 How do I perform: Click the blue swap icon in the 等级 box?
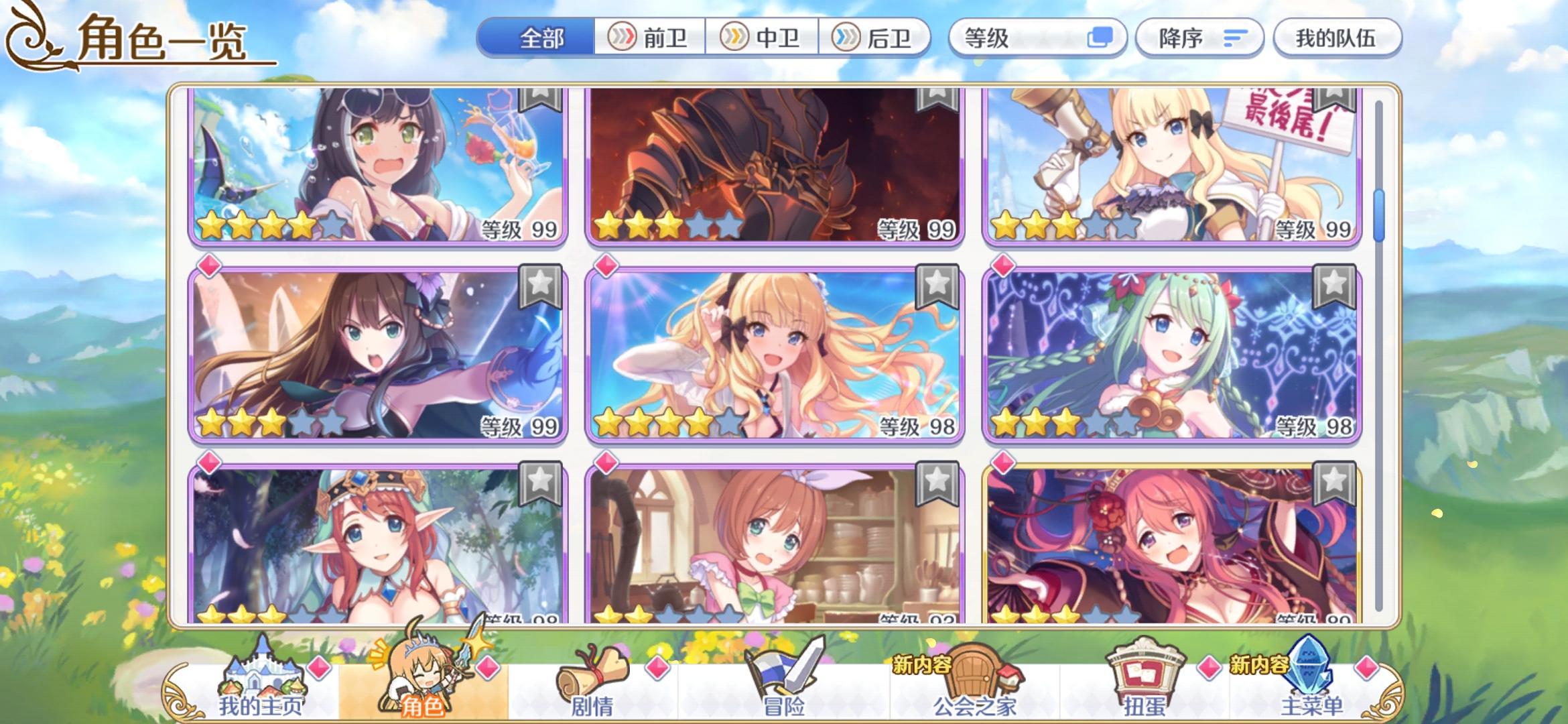point(1102,38)
